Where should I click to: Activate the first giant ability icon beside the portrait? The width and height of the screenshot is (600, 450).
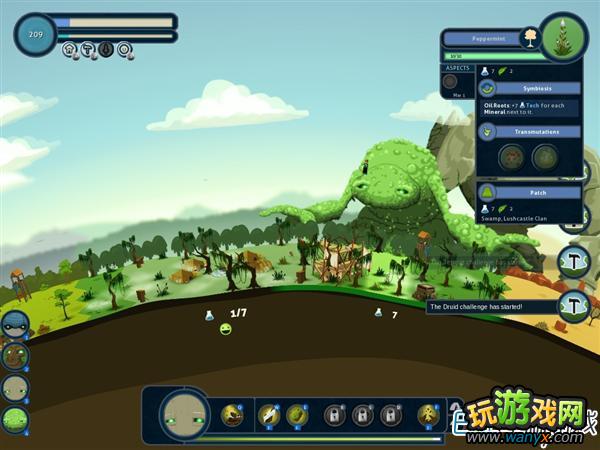(x=233, y=414)
